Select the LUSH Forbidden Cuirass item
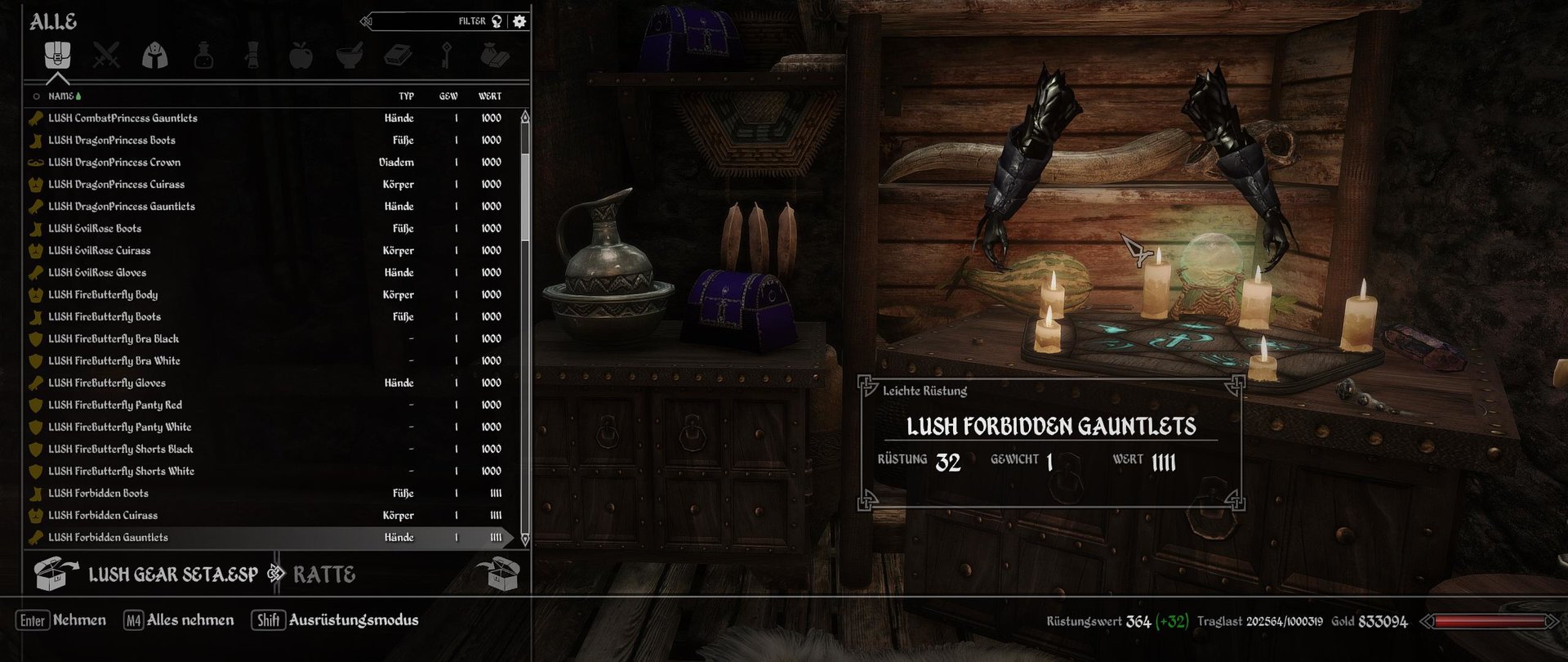This screenshot has width=1568, height=662. coord(102,516)
